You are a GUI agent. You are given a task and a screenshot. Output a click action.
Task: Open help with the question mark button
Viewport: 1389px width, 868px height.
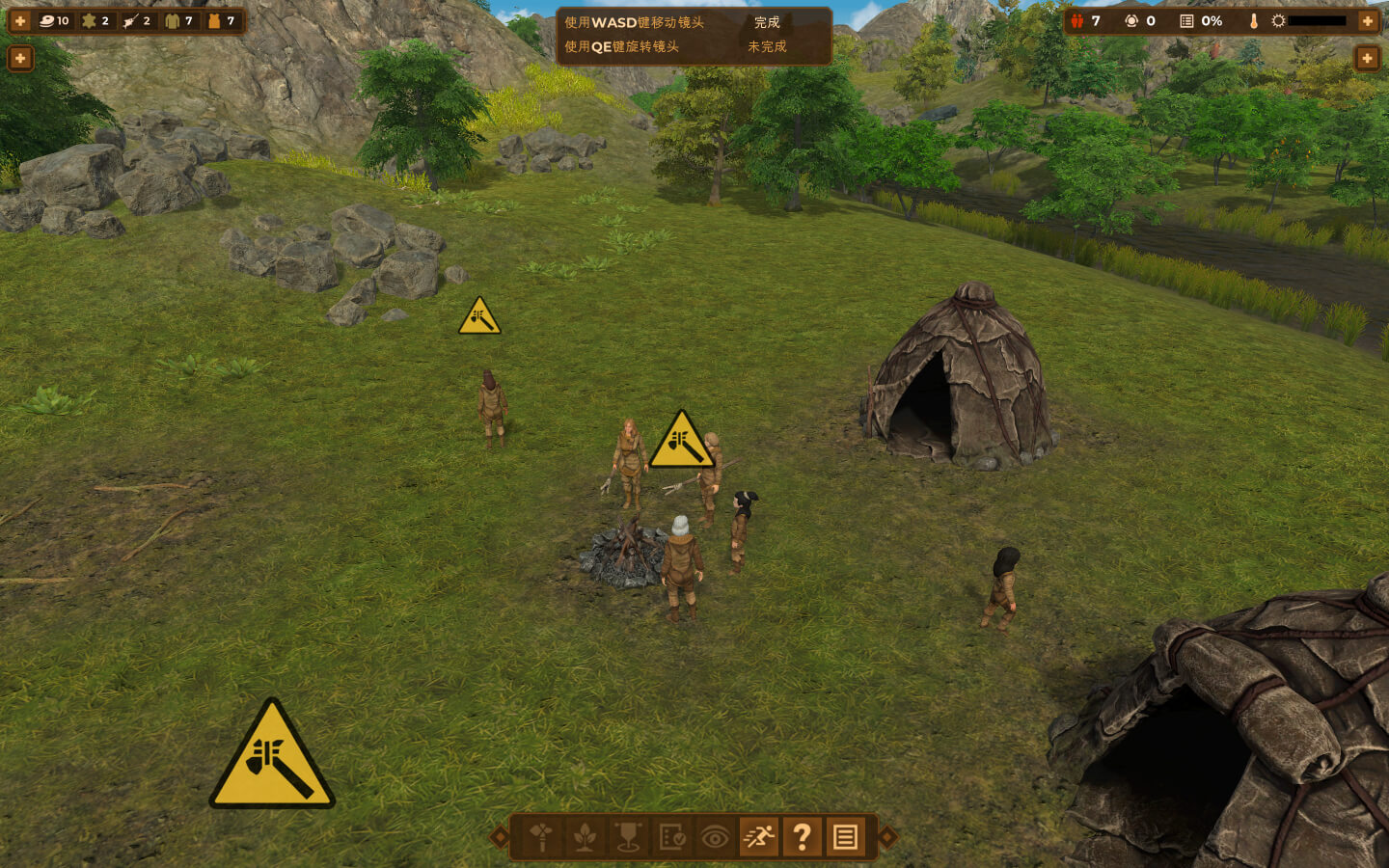(x=802, y=837)
